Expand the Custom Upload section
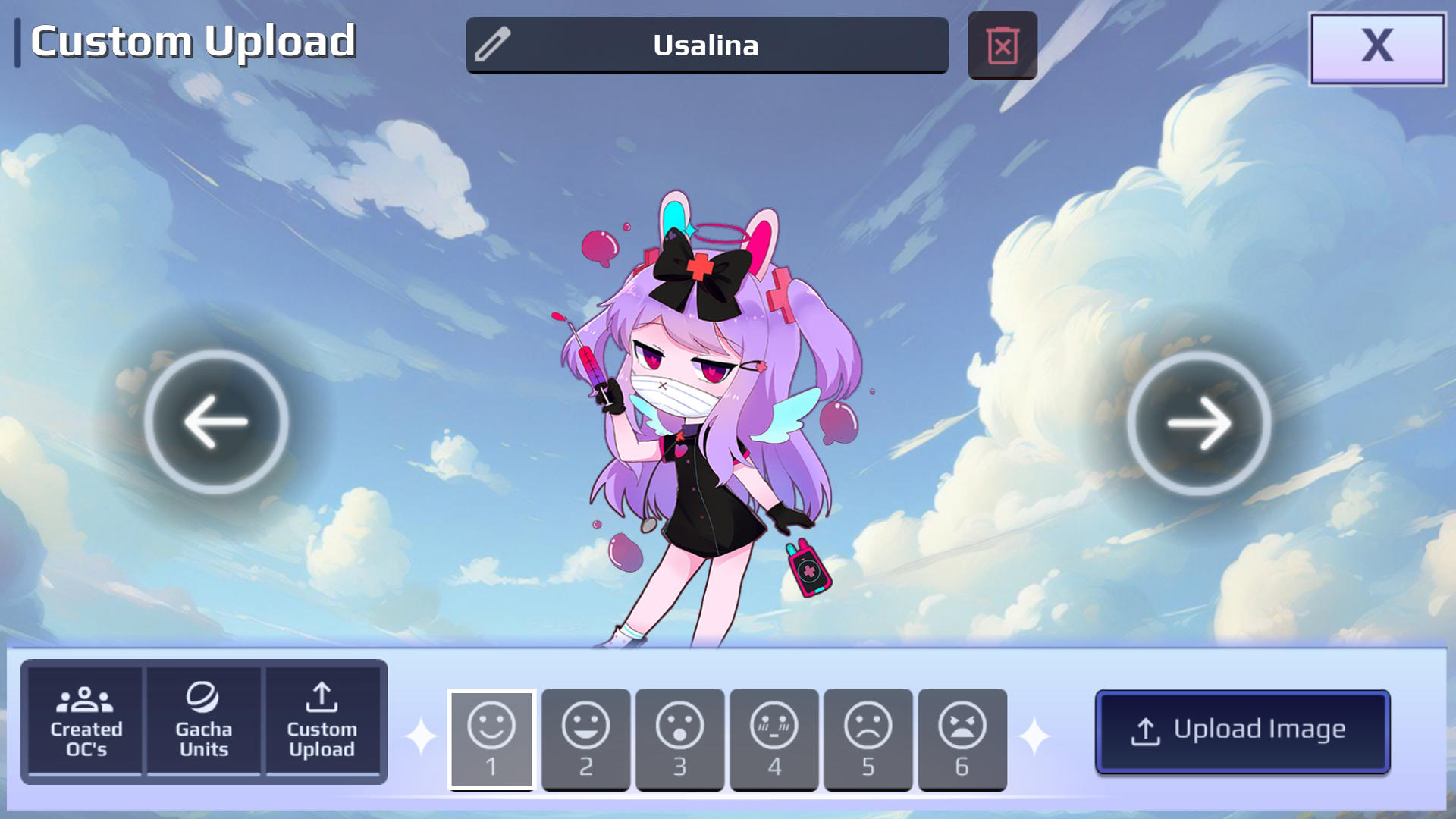 pyautogui.click(x=324, y=720)
